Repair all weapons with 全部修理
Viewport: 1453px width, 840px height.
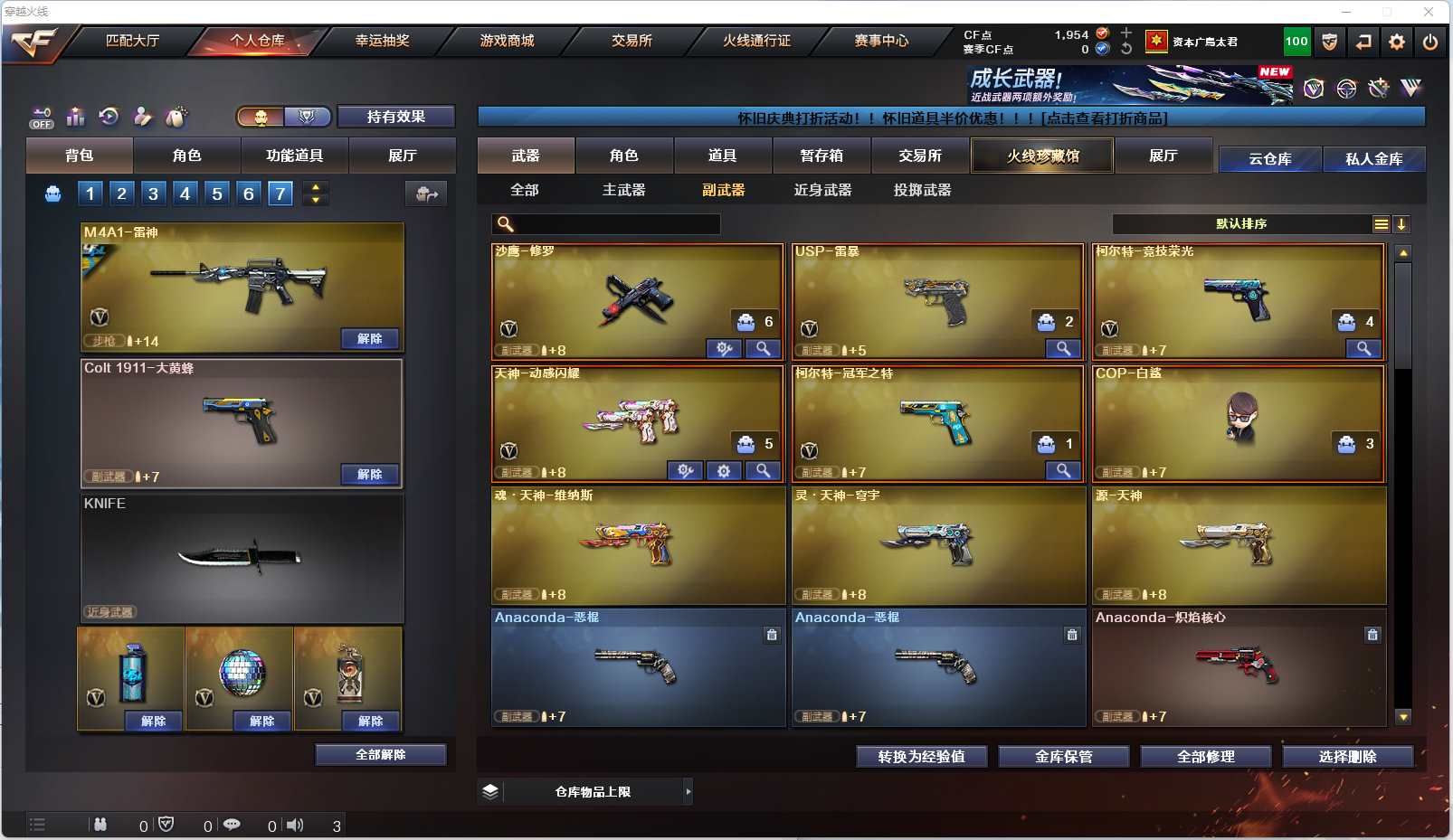coord(1205,757)
